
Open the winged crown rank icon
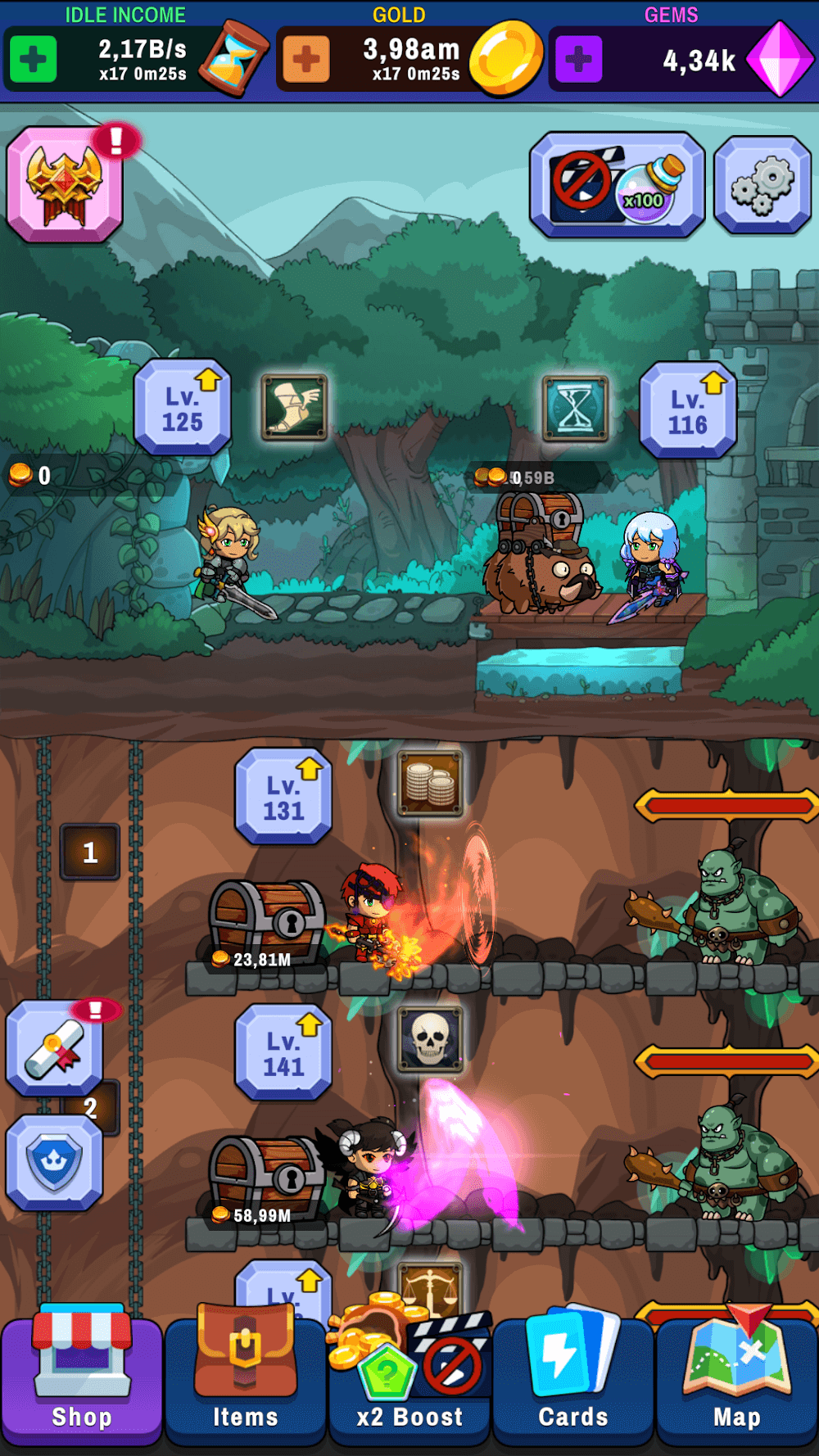[65, 184]
